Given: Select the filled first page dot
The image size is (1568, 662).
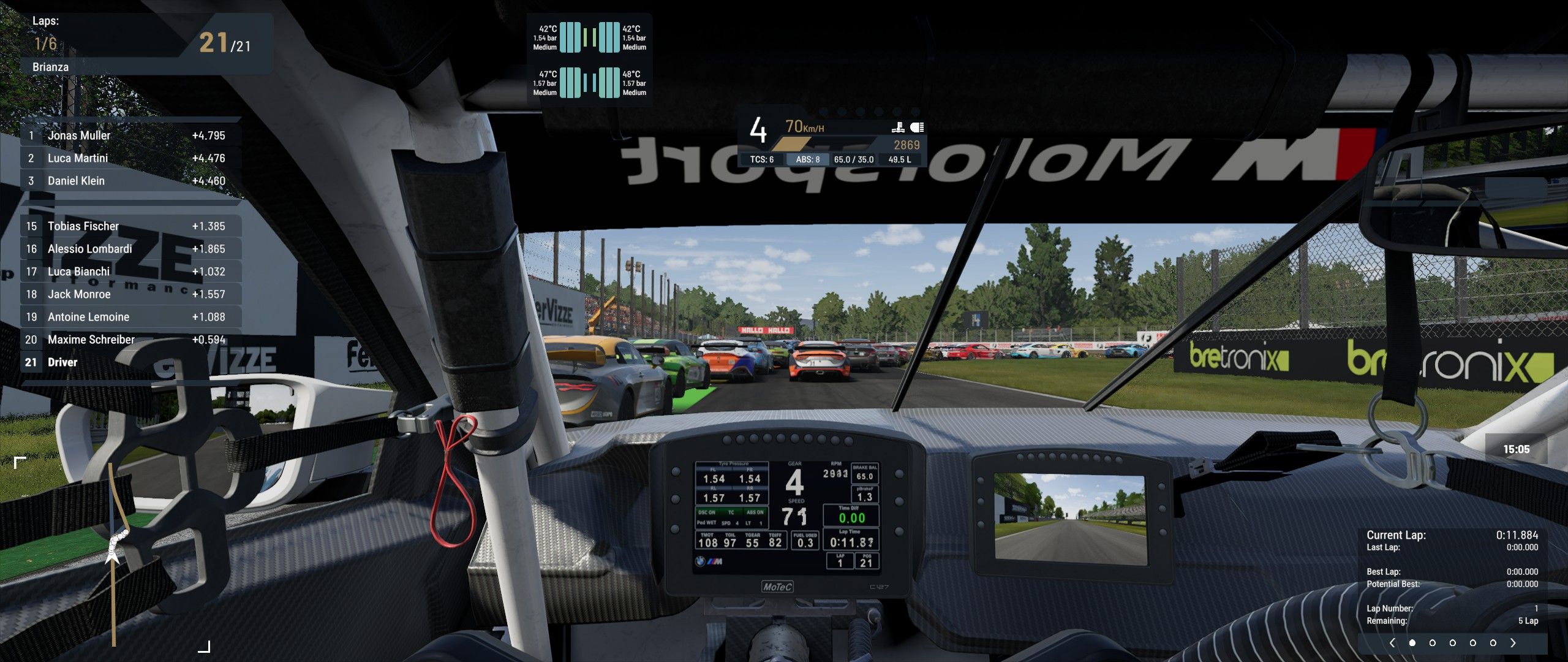Looking at the screenshot, I should [1412, 643].
